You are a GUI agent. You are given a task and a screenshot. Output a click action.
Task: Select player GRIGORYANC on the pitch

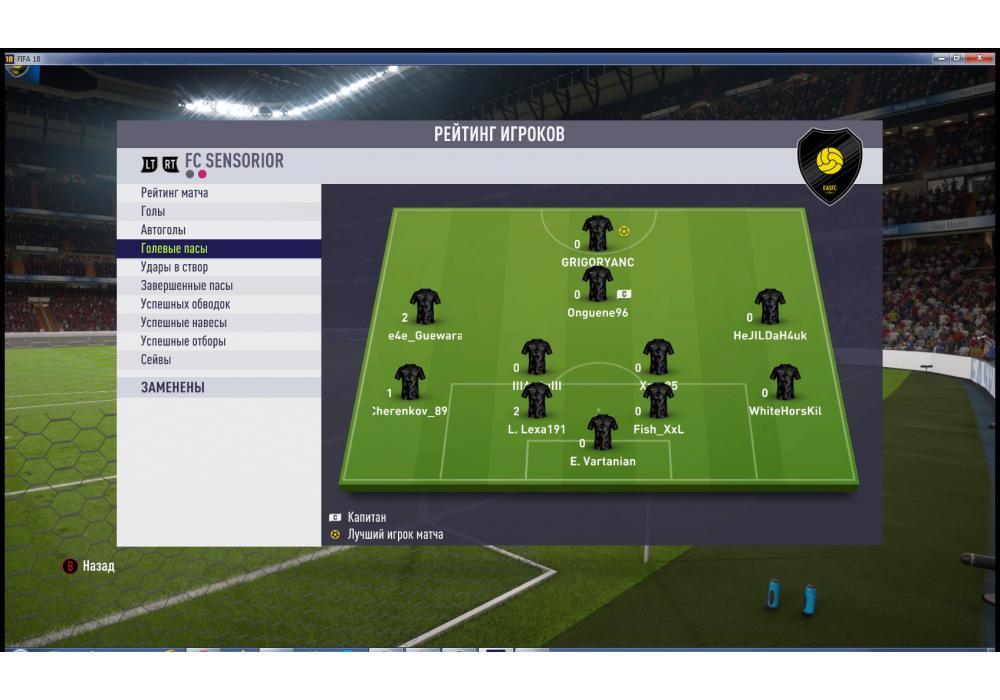(x=598, y=234)
